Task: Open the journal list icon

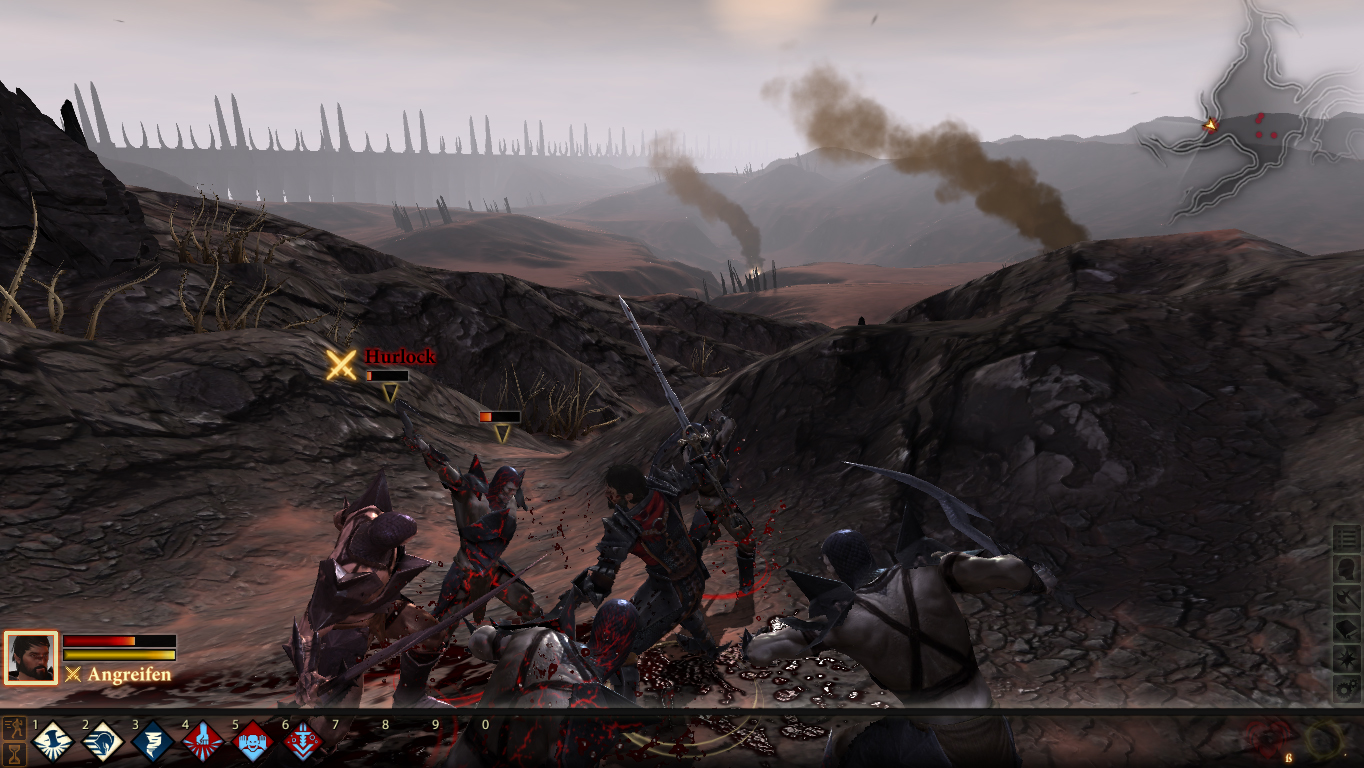Action: click(1347, 539)
